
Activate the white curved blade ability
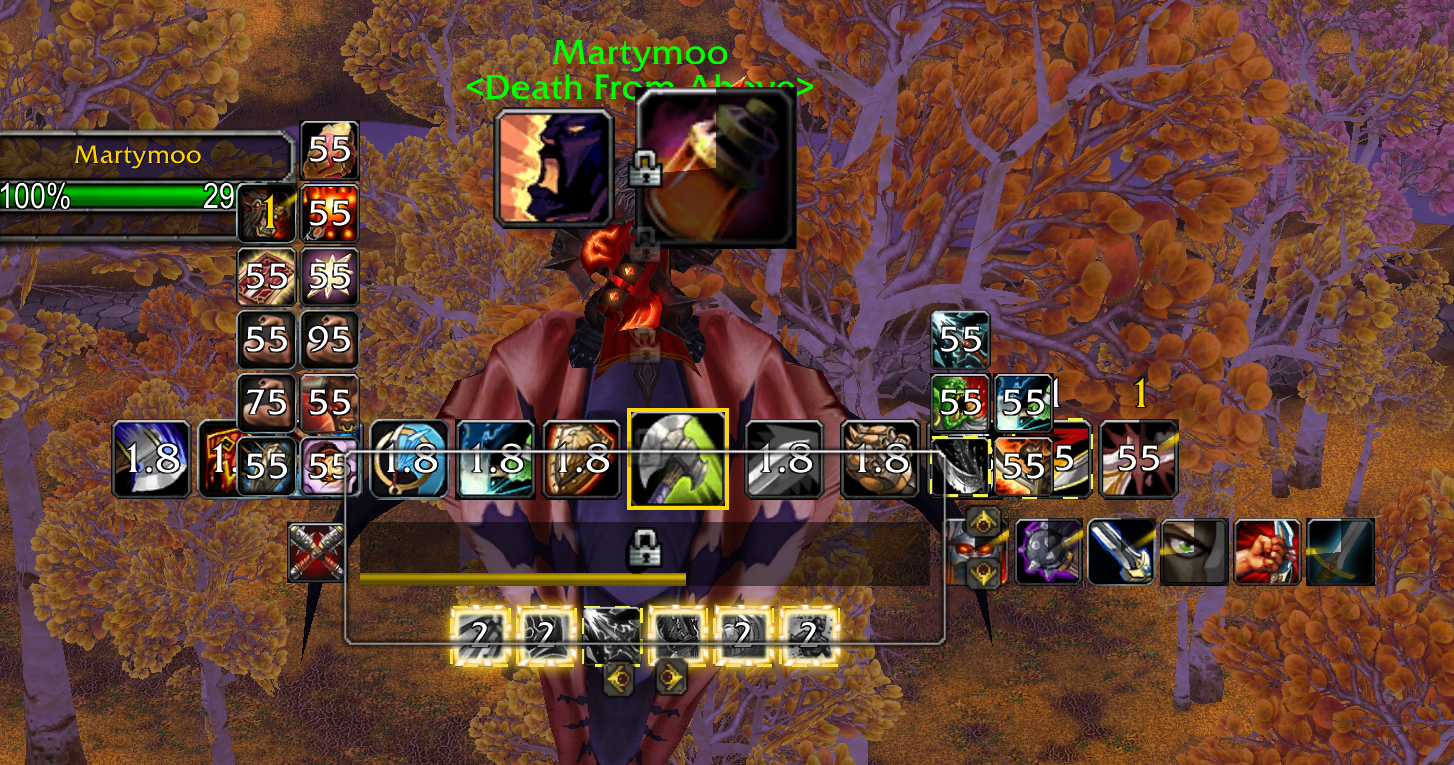150,459
